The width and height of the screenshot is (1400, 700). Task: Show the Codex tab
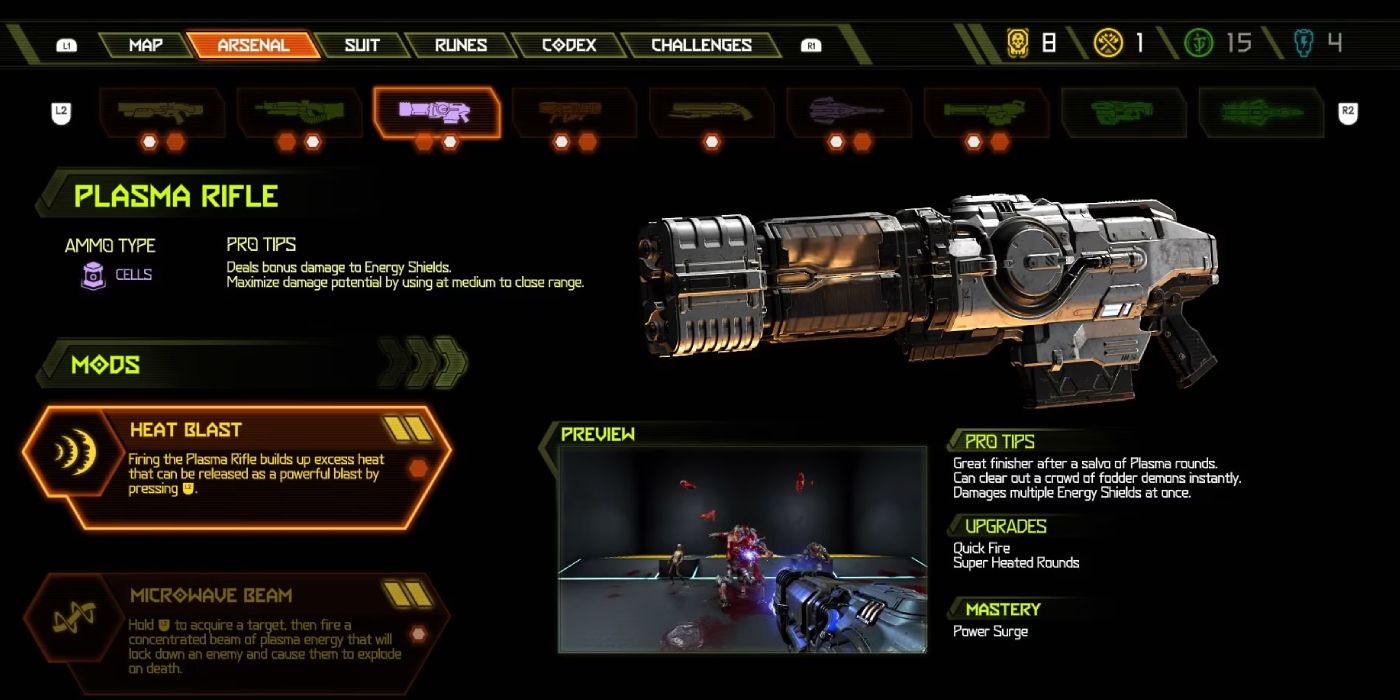point(568,45)
